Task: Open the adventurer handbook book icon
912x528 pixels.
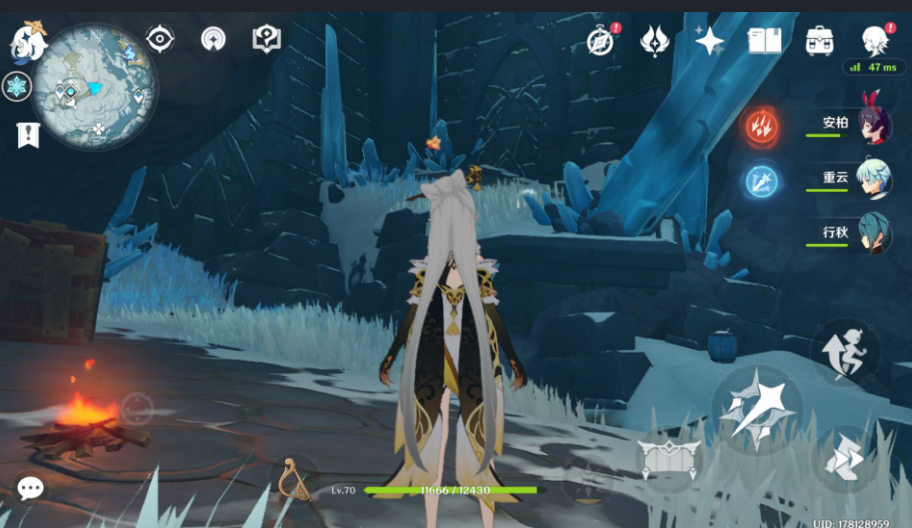Action: [x=764, y=41]
